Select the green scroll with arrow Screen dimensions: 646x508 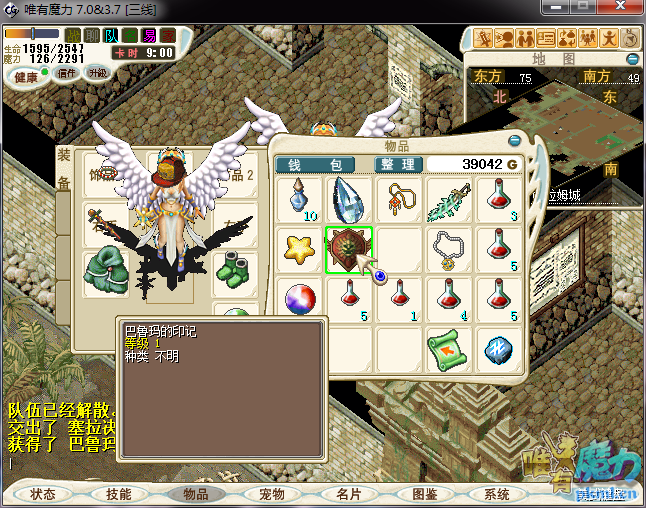tap(449, 349)
